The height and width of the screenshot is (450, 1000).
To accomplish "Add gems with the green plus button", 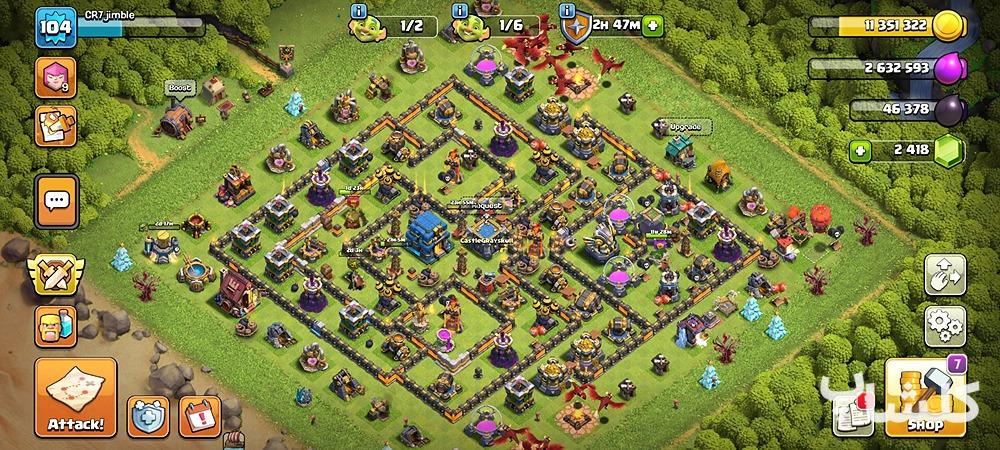I will pyautogui.click(x=860, y=152).
